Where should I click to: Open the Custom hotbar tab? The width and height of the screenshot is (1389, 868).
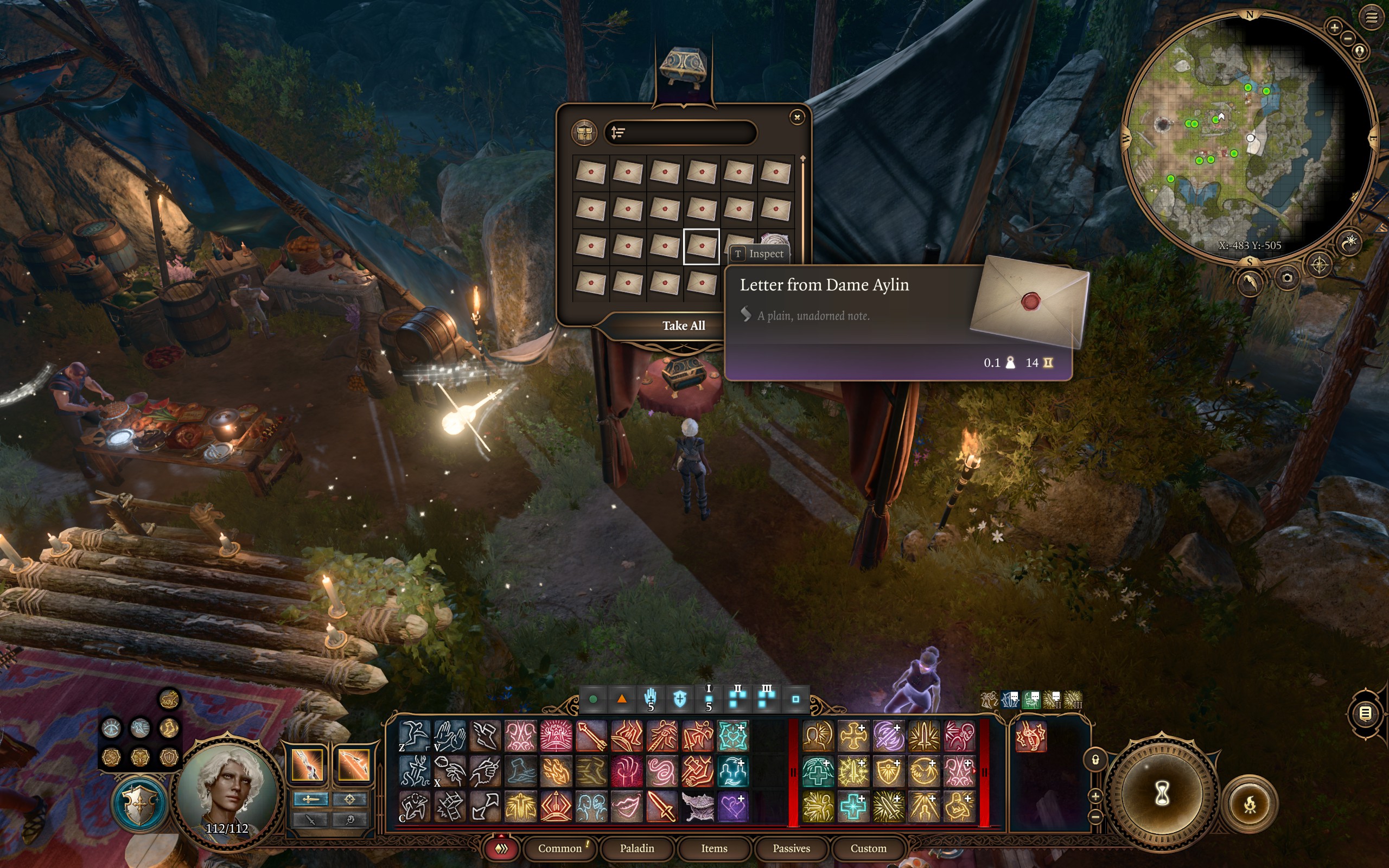pyautogui.click(x=868, y=848)
